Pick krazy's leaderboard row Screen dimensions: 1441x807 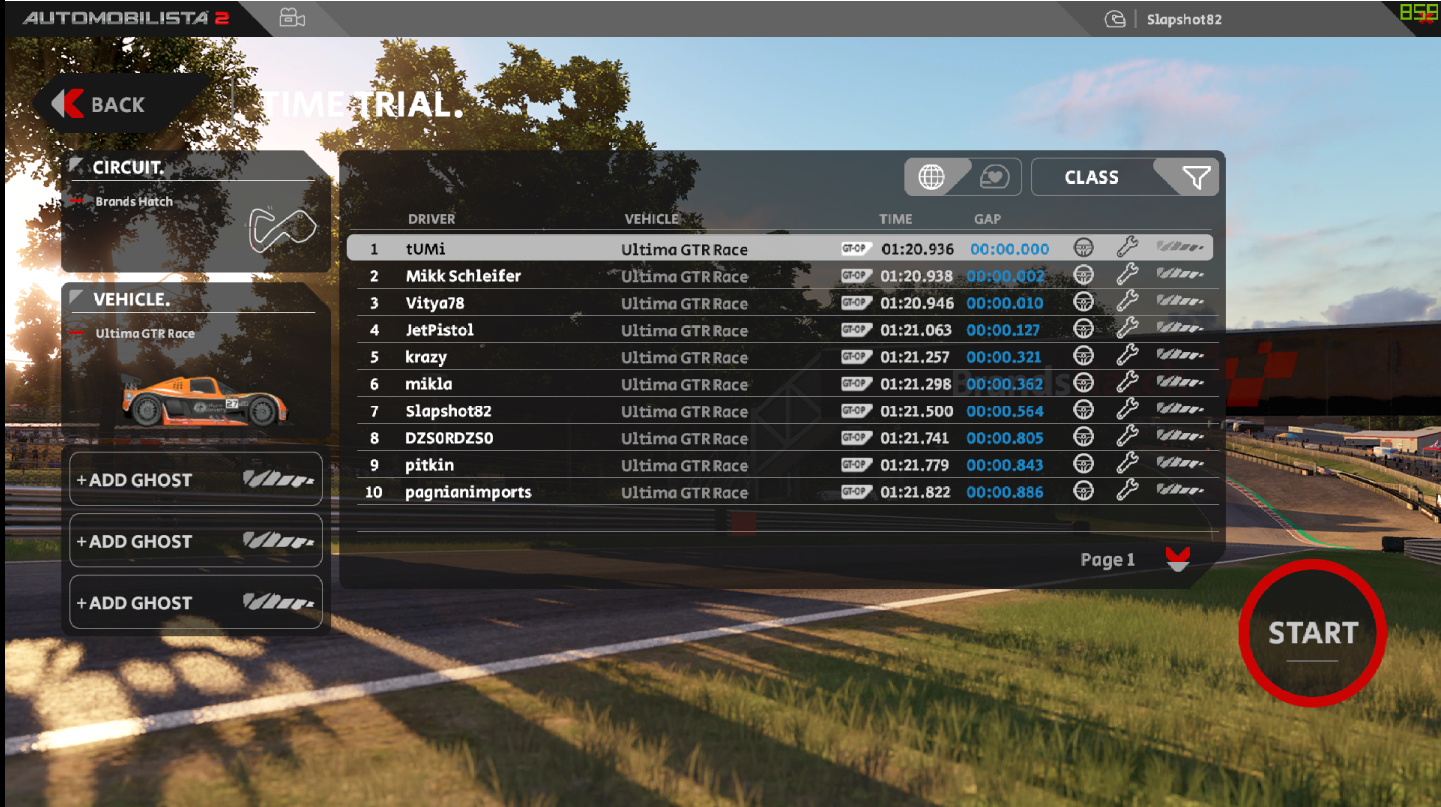pyautogui.click(x=600, y=357)
